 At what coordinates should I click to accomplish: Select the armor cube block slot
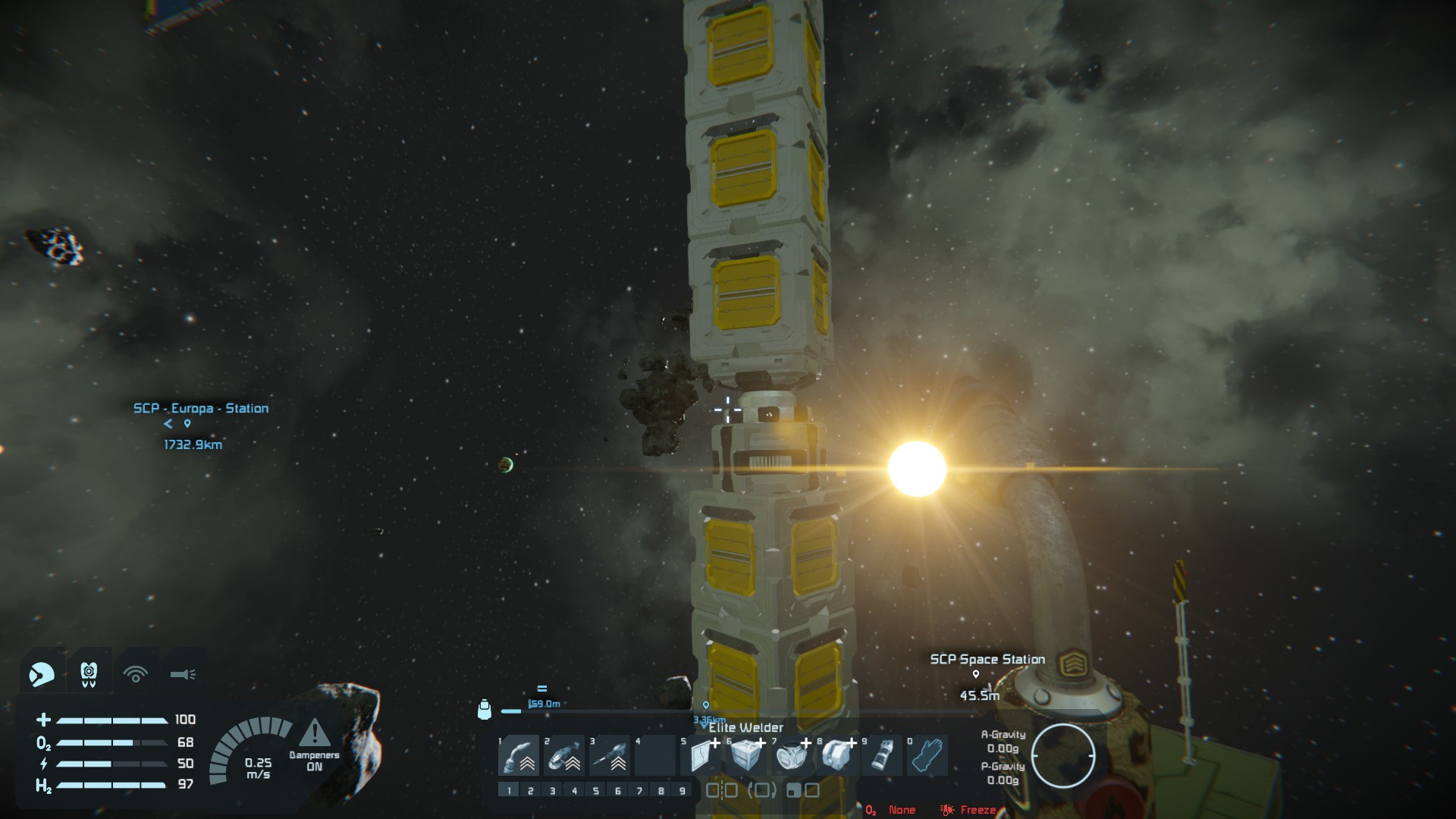[x=746, y=755]
